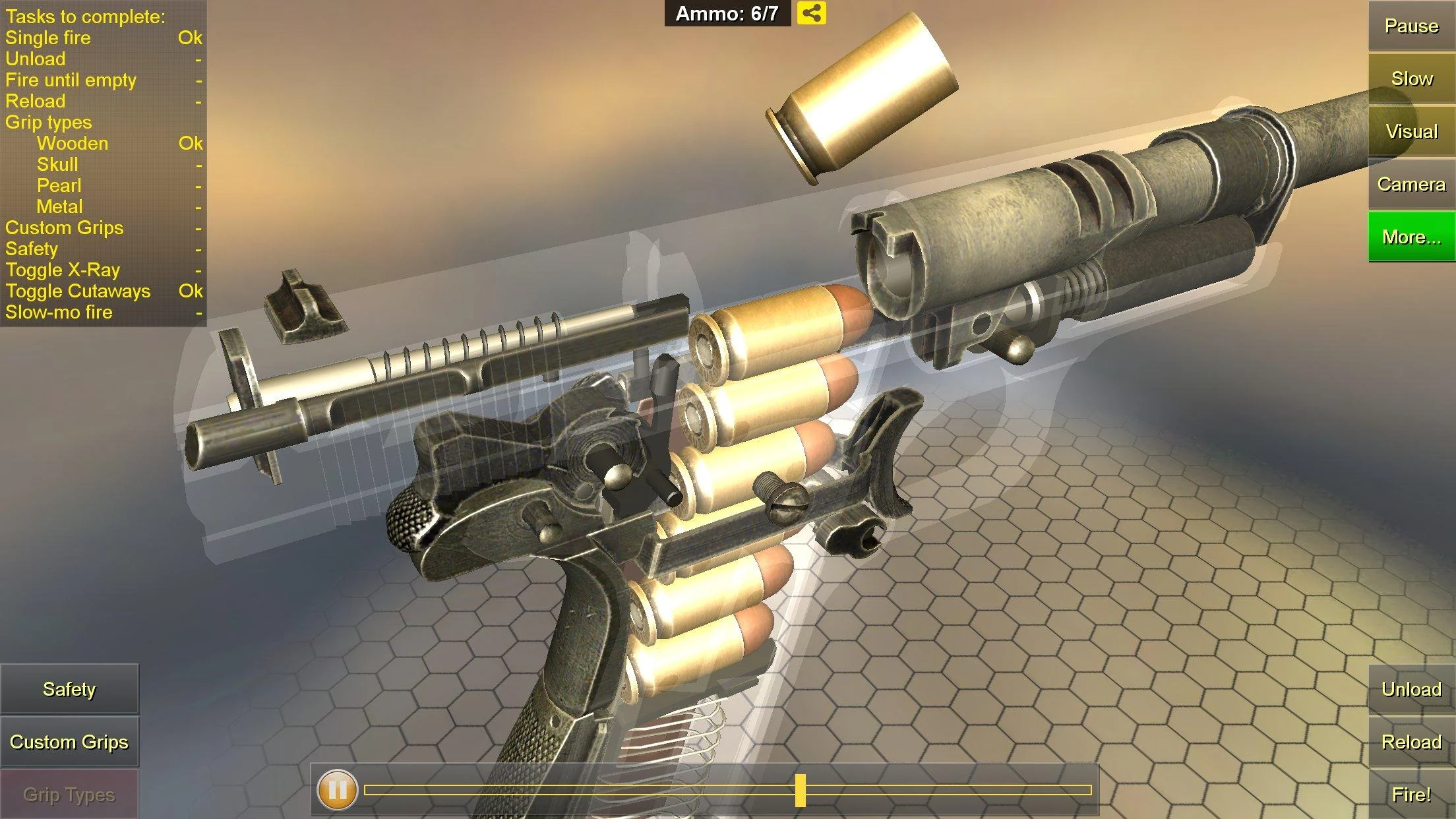Viewport: 1456px width, 819px height.
Task: Switch to Camera controls
Action: point(1410,185)
